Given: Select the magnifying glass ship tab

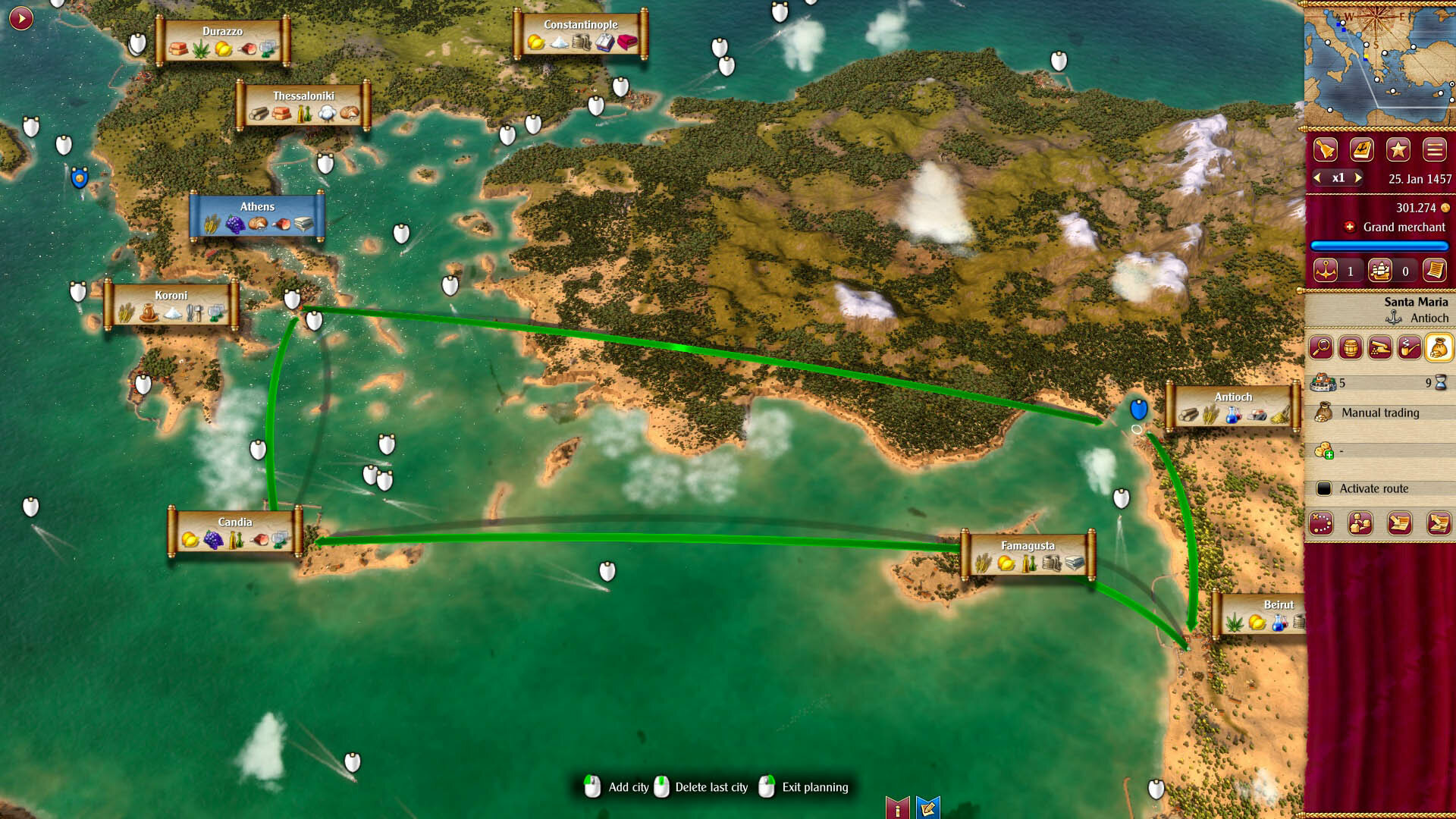Looking at the screenshot, I should (1321, 347).
